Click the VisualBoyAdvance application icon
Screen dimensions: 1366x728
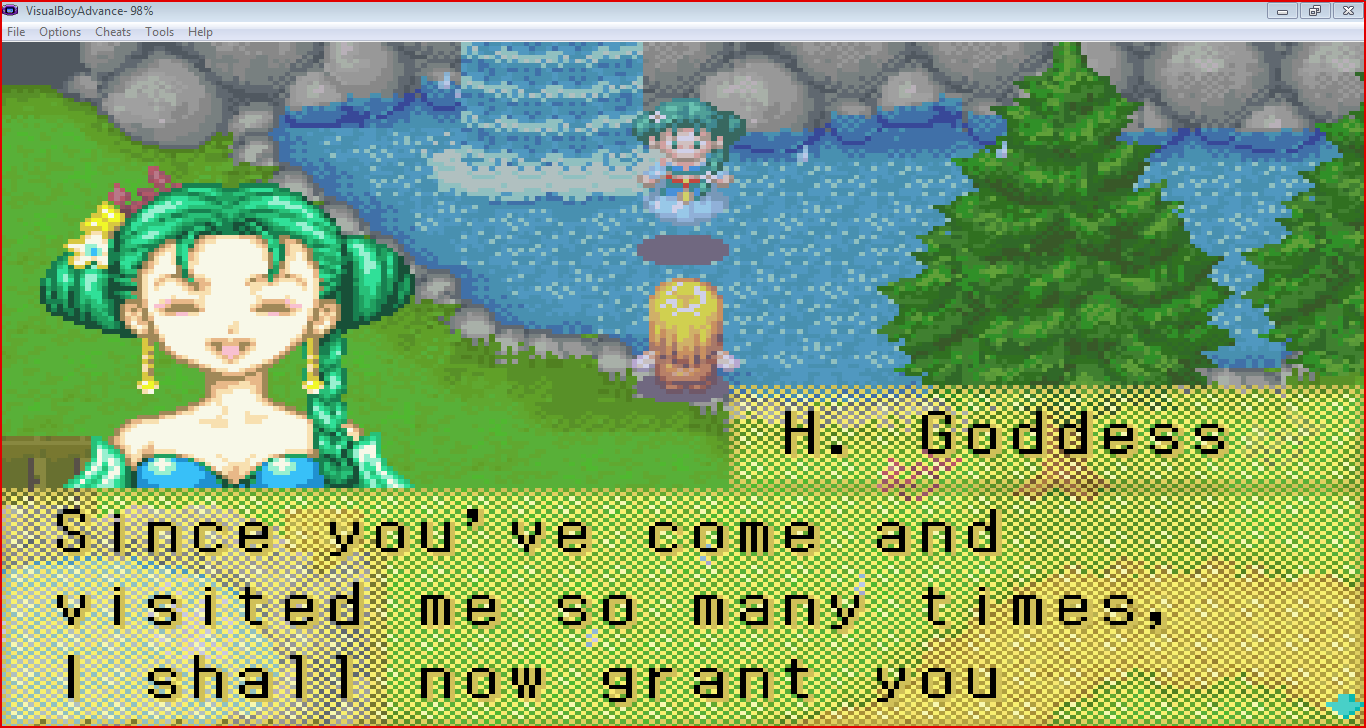9,10
